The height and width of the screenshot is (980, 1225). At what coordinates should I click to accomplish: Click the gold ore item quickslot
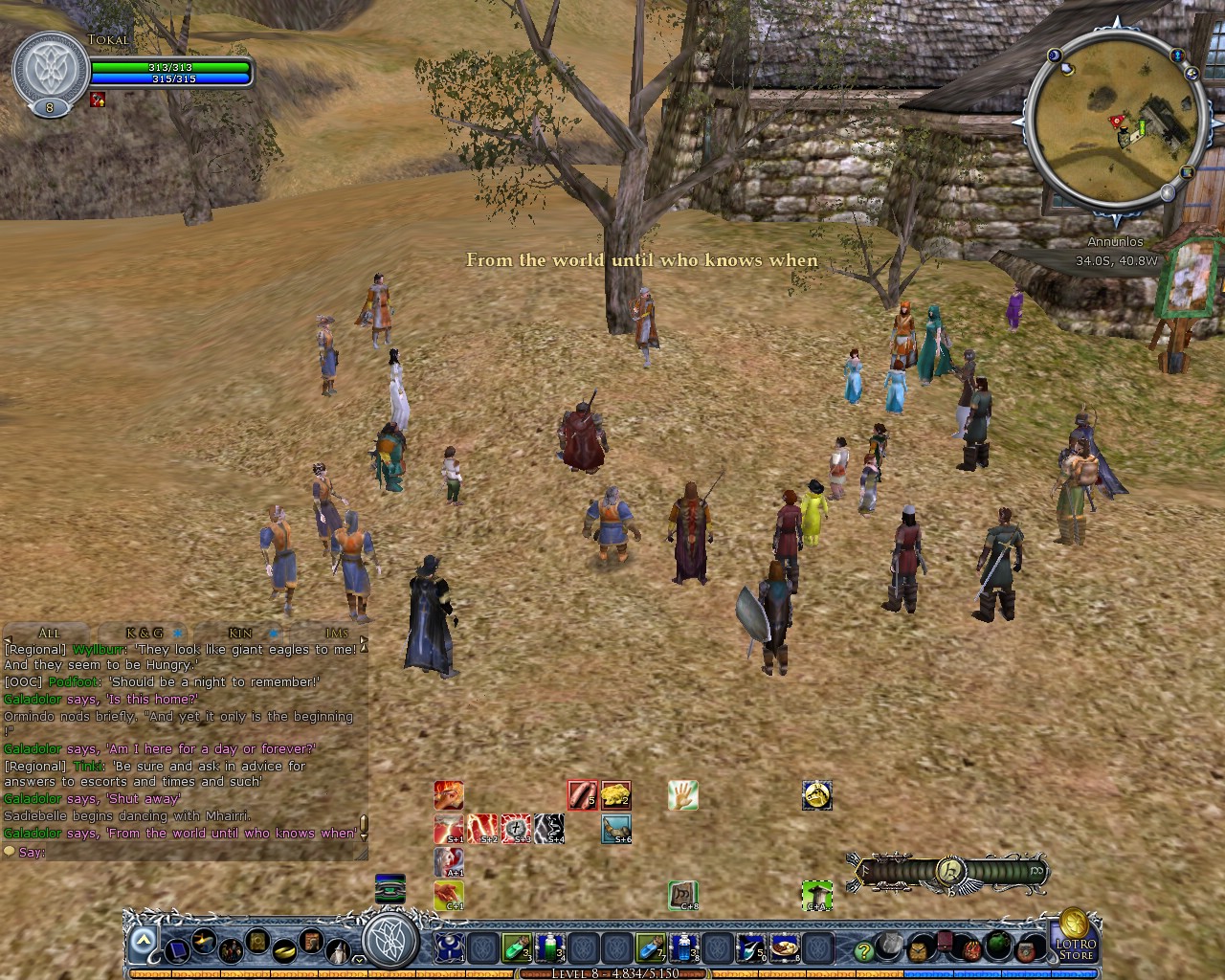click(615, 793)
